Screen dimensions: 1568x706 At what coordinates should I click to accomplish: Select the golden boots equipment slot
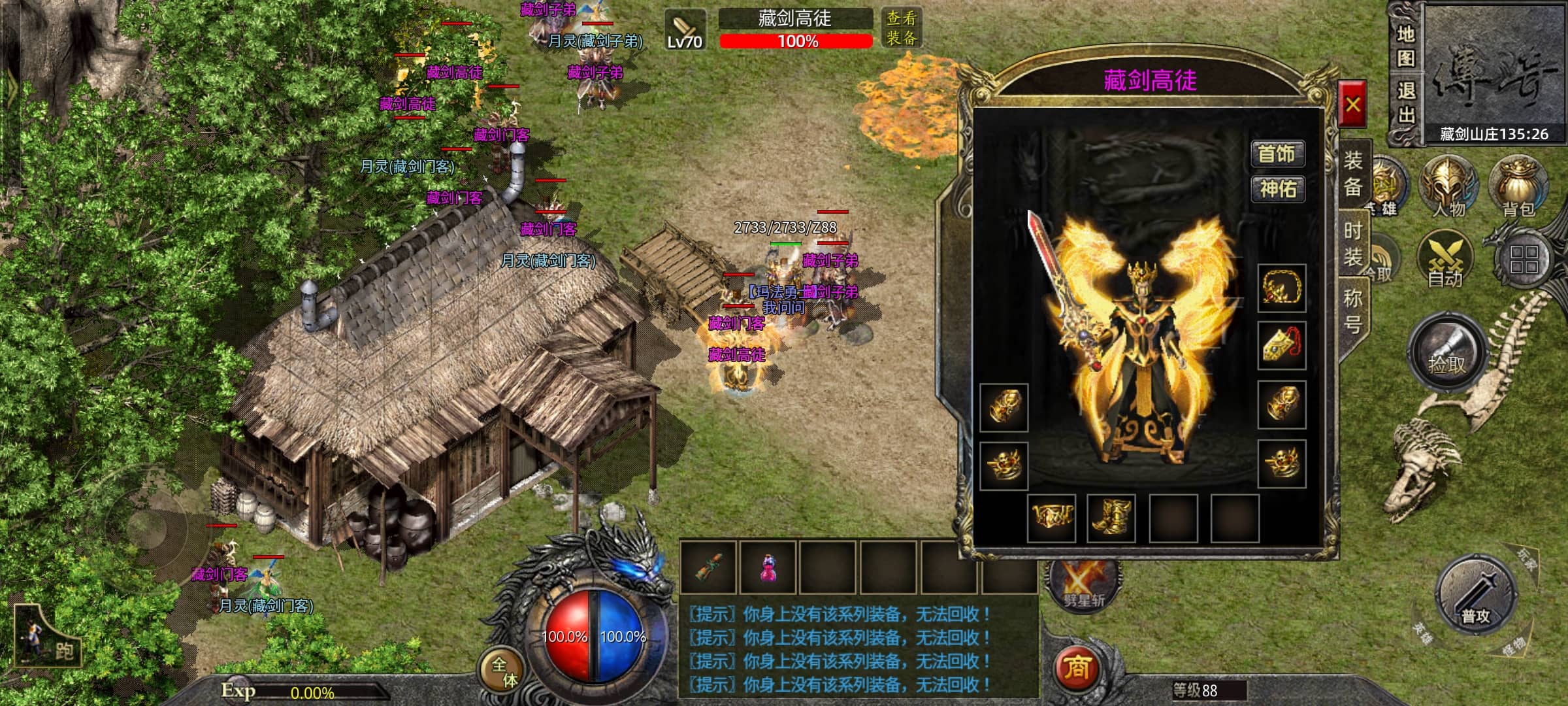tap(1111, 518)
